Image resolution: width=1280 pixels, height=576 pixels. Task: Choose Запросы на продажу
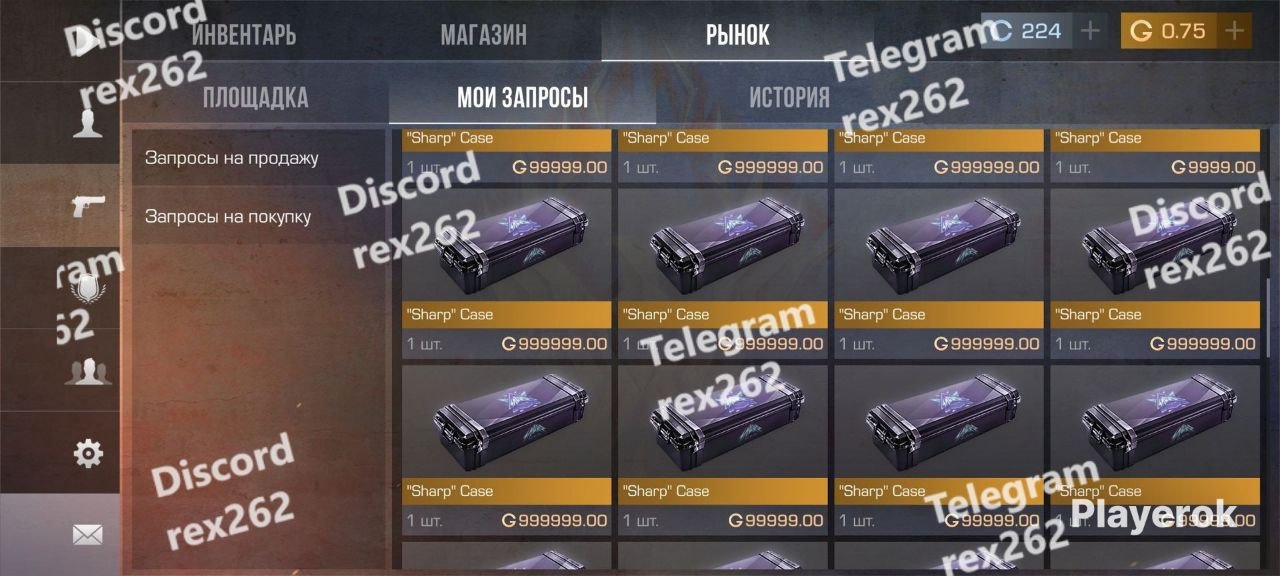tap(231, 158)
